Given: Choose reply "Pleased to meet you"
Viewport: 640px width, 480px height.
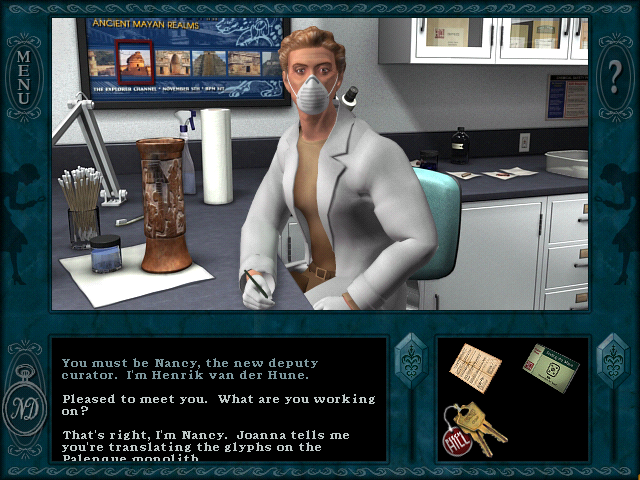Looking at the screenshot, I should (x=218, y=405).
